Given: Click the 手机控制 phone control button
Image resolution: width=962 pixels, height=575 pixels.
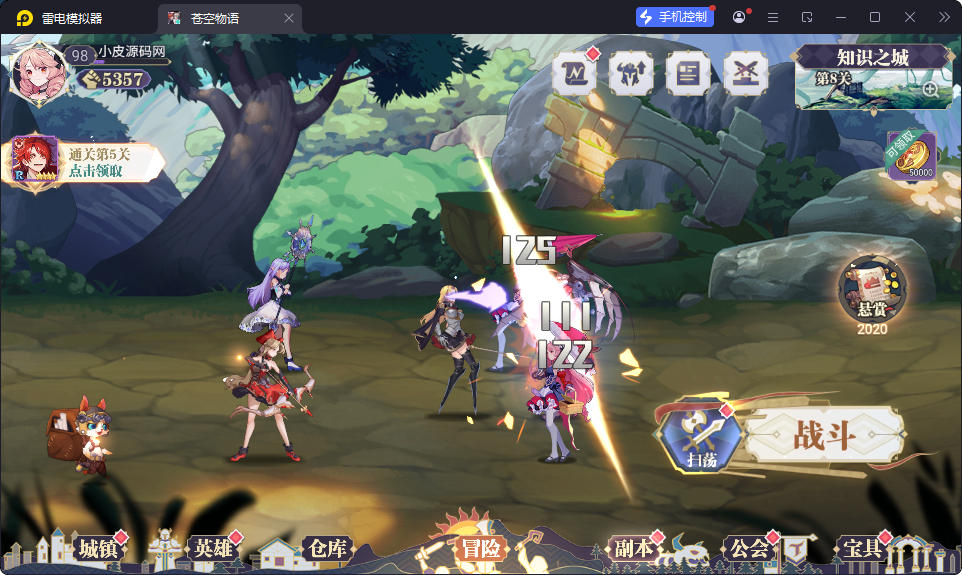Looking at the screenshot, I should pos(675,17).
